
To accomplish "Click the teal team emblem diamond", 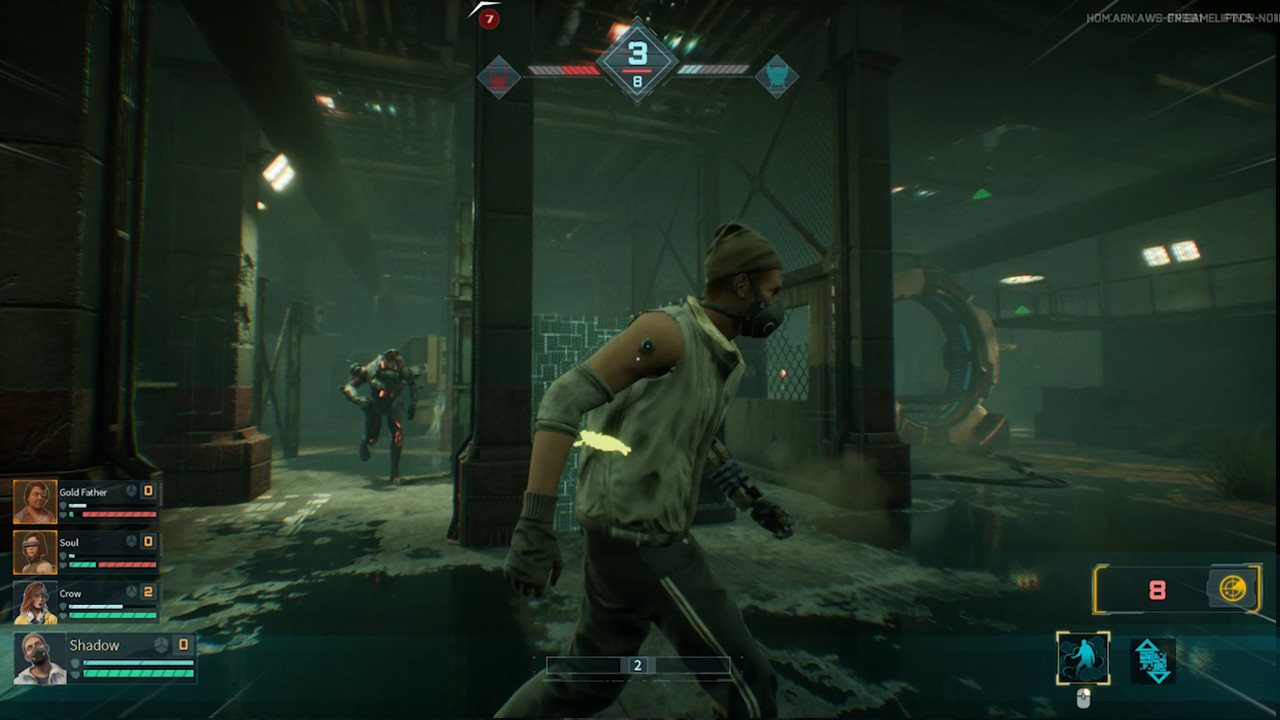I will coord(776,76).
